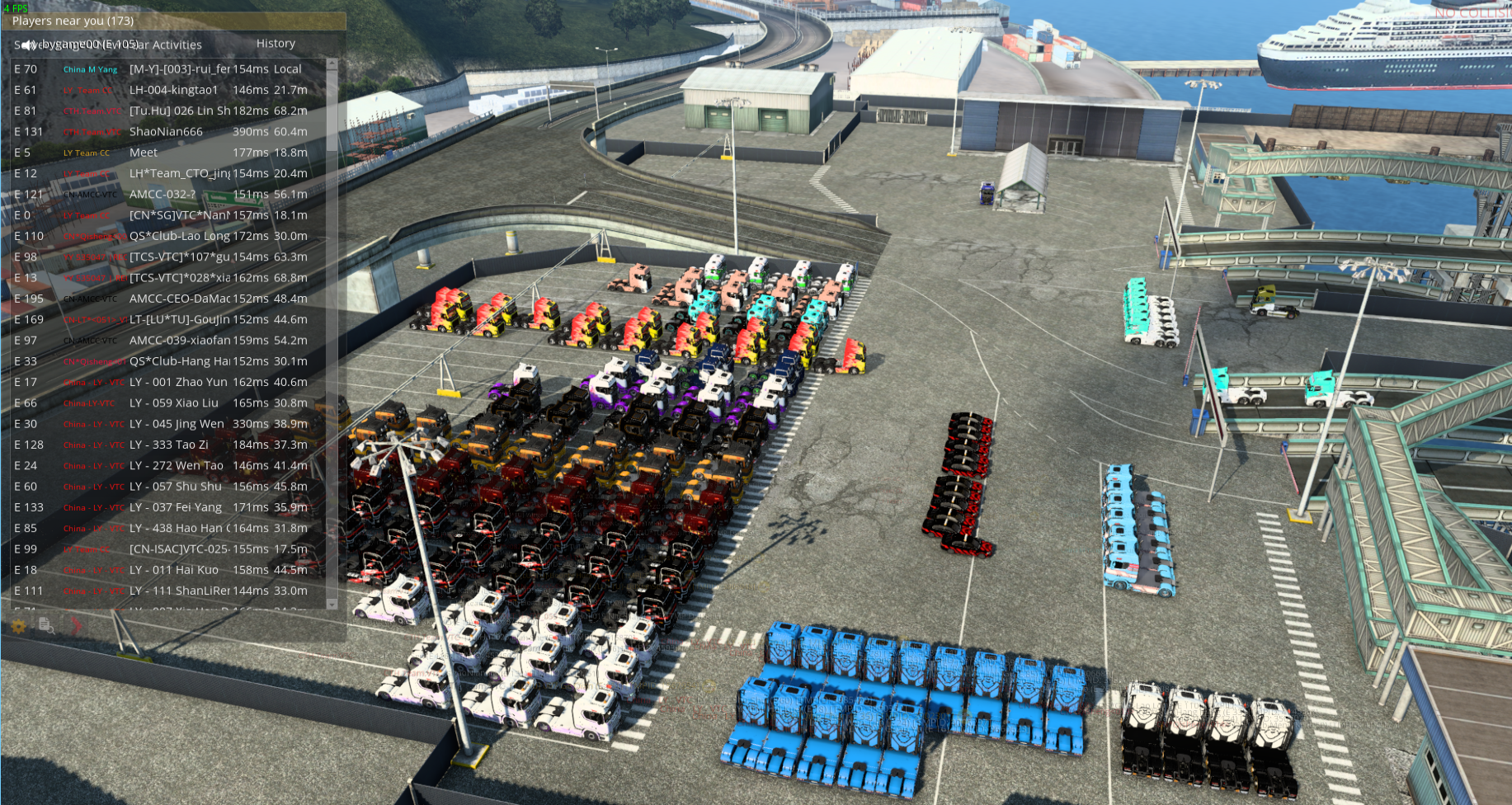Click the Players near you header bar

coord(173,21)
